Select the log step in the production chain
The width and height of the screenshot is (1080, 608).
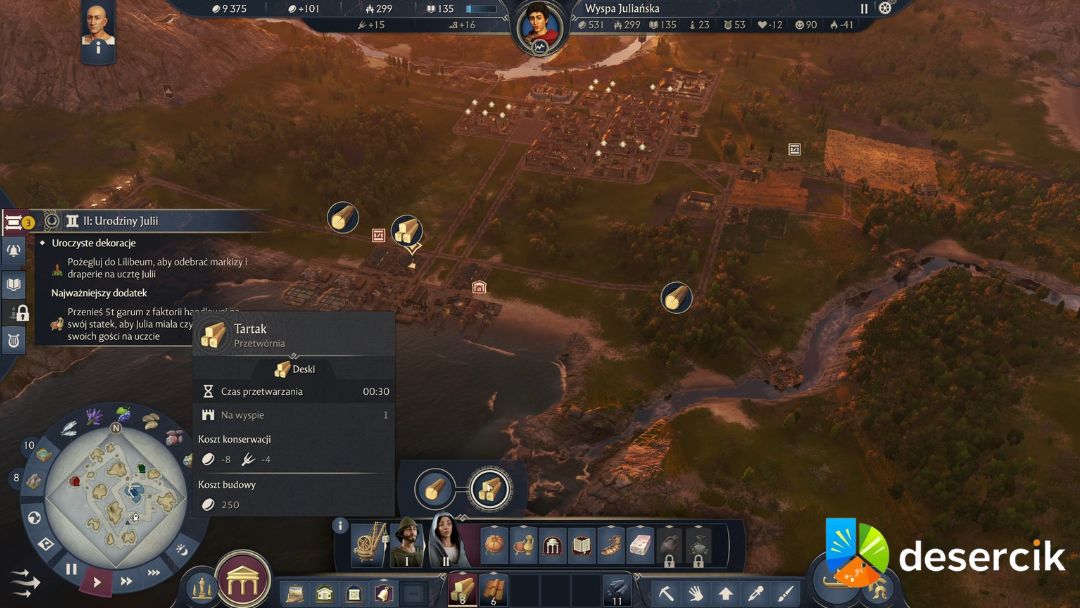(433, 489)
